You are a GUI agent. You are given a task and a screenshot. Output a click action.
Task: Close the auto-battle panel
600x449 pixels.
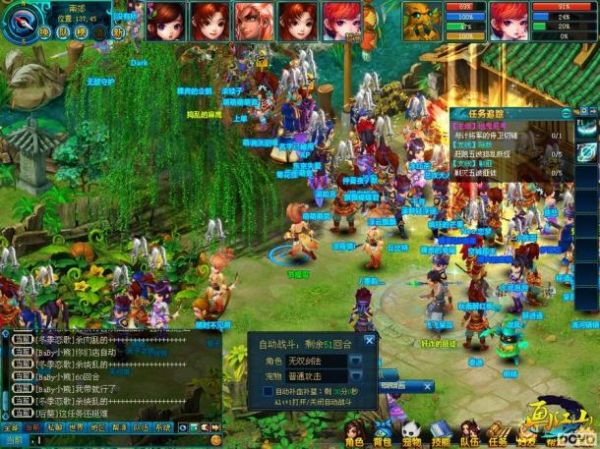click(368, 341)
